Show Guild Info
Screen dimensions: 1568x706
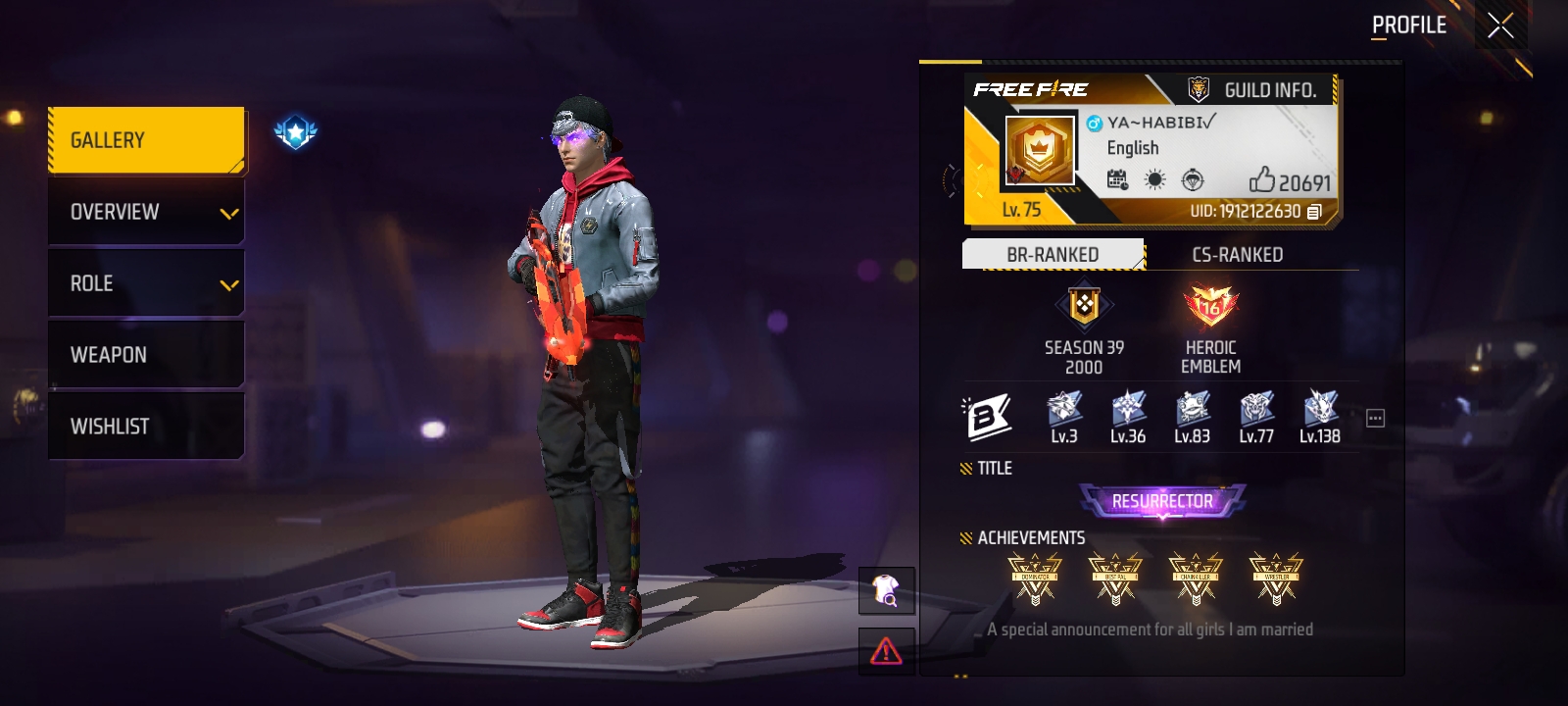[1252, 90]
